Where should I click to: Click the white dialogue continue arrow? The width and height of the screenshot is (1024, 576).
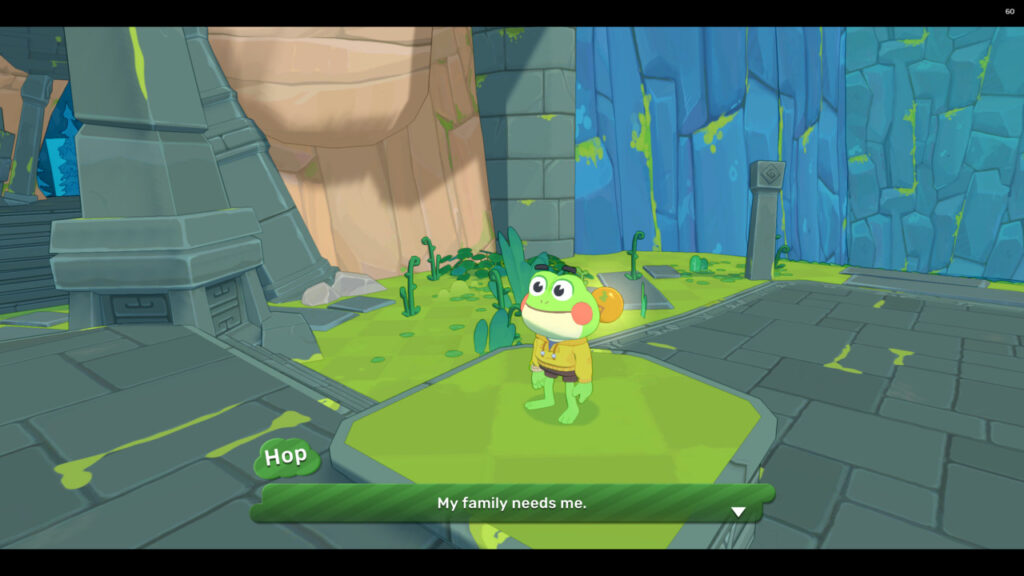click(738, 512)
